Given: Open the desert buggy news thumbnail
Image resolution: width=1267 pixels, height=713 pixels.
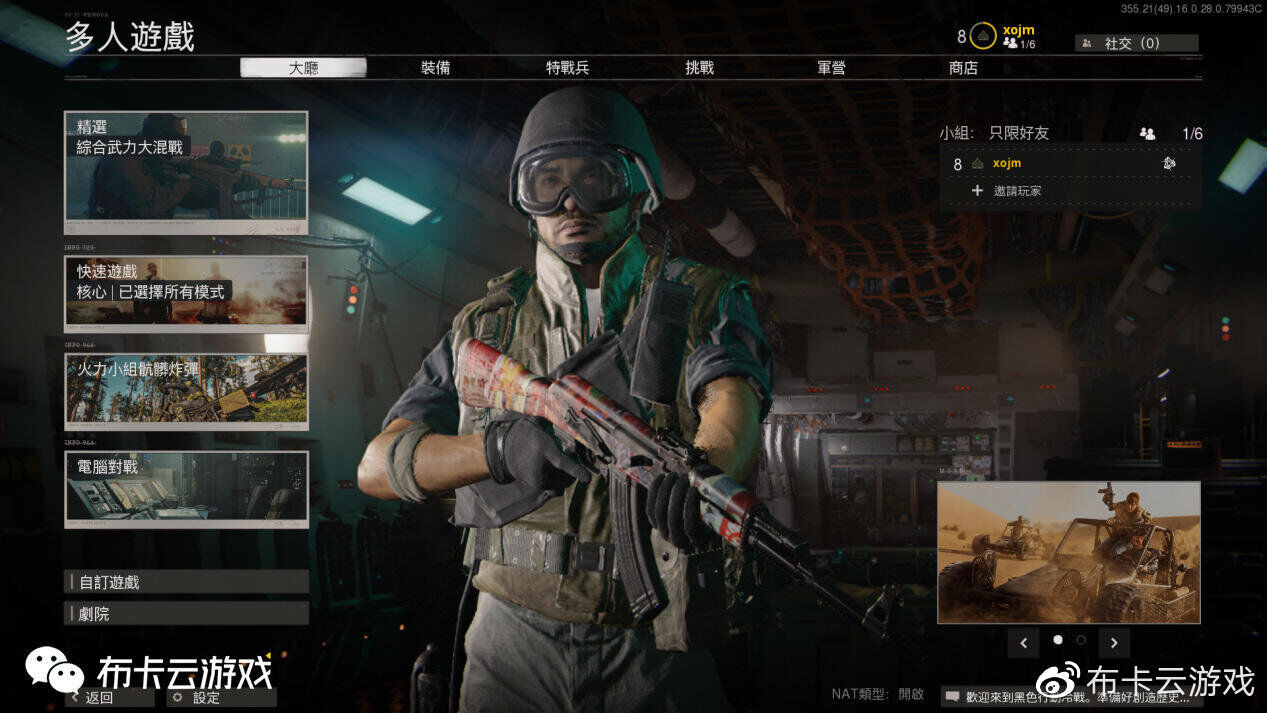Looking at the screenshot, I should tap(1068, 552).
